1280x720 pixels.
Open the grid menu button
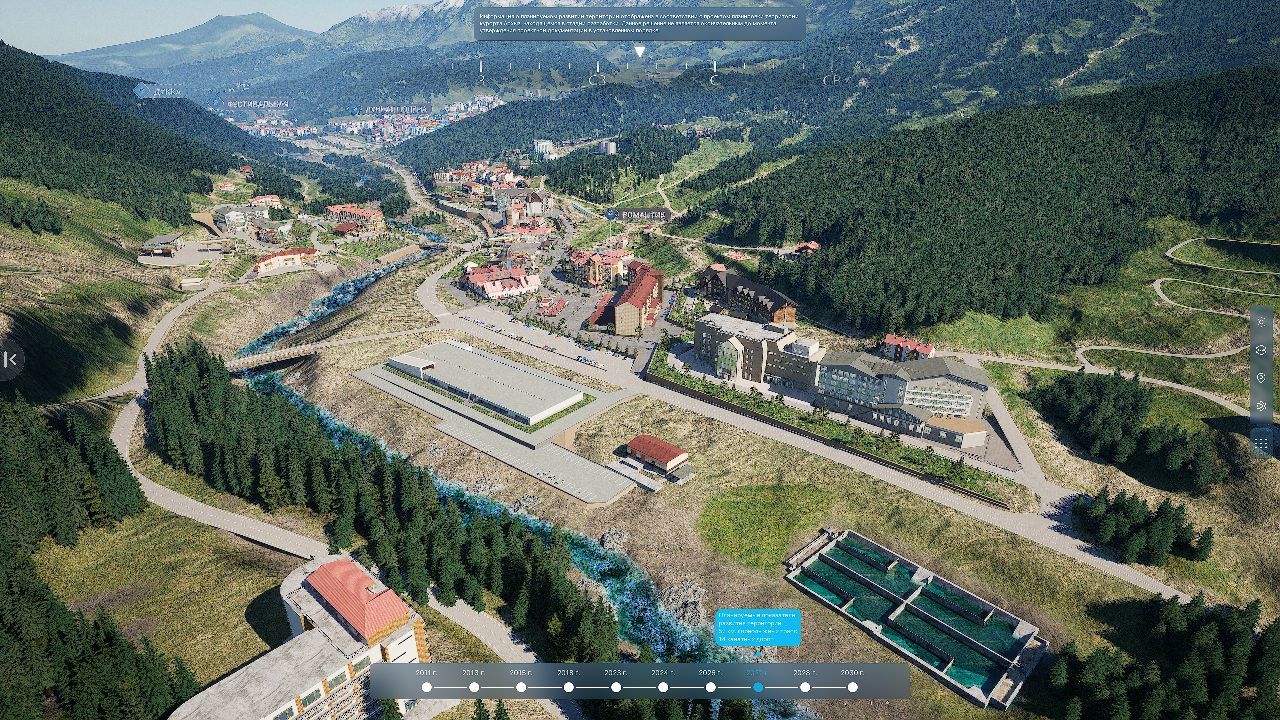coord(1261,441)
